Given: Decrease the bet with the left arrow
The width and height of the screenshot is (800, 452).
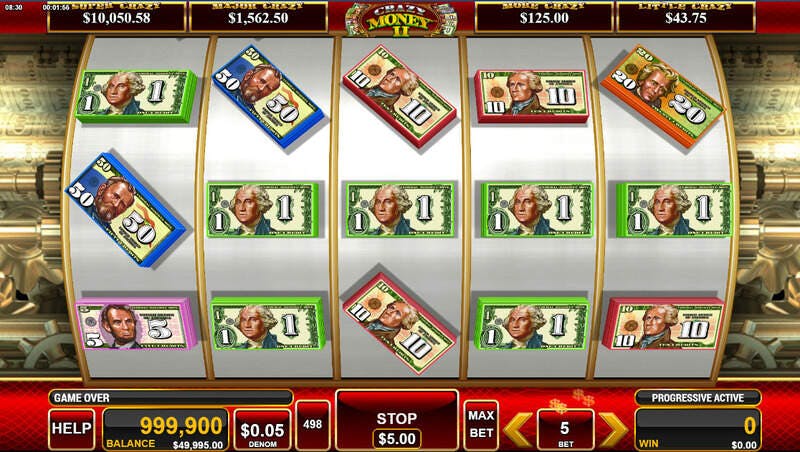Looking at the screenshot, I should (x=517, y=428).
